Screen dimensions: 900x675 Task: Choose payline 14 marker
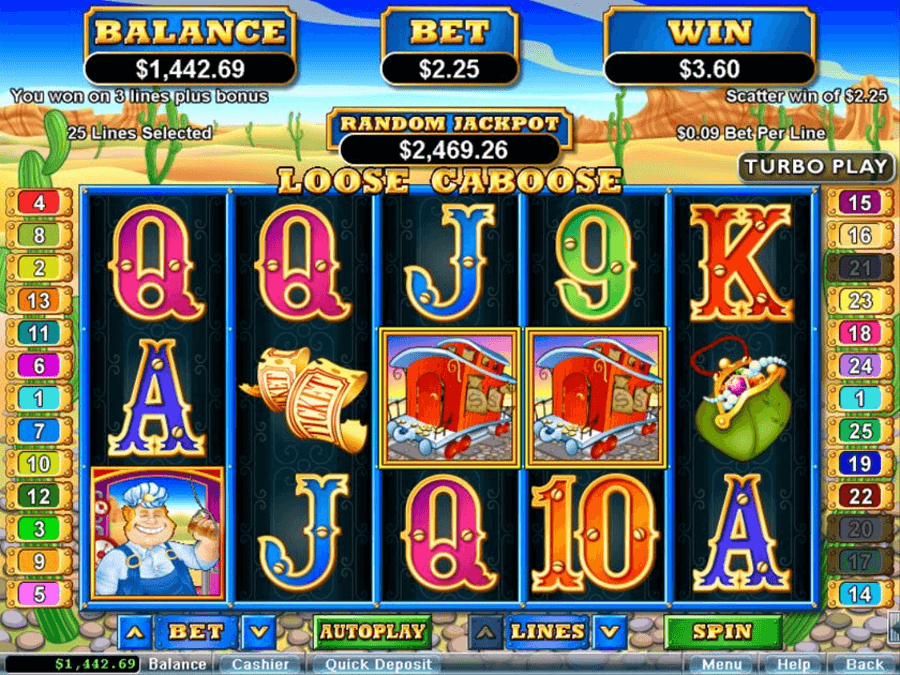(x=859, y=594)
